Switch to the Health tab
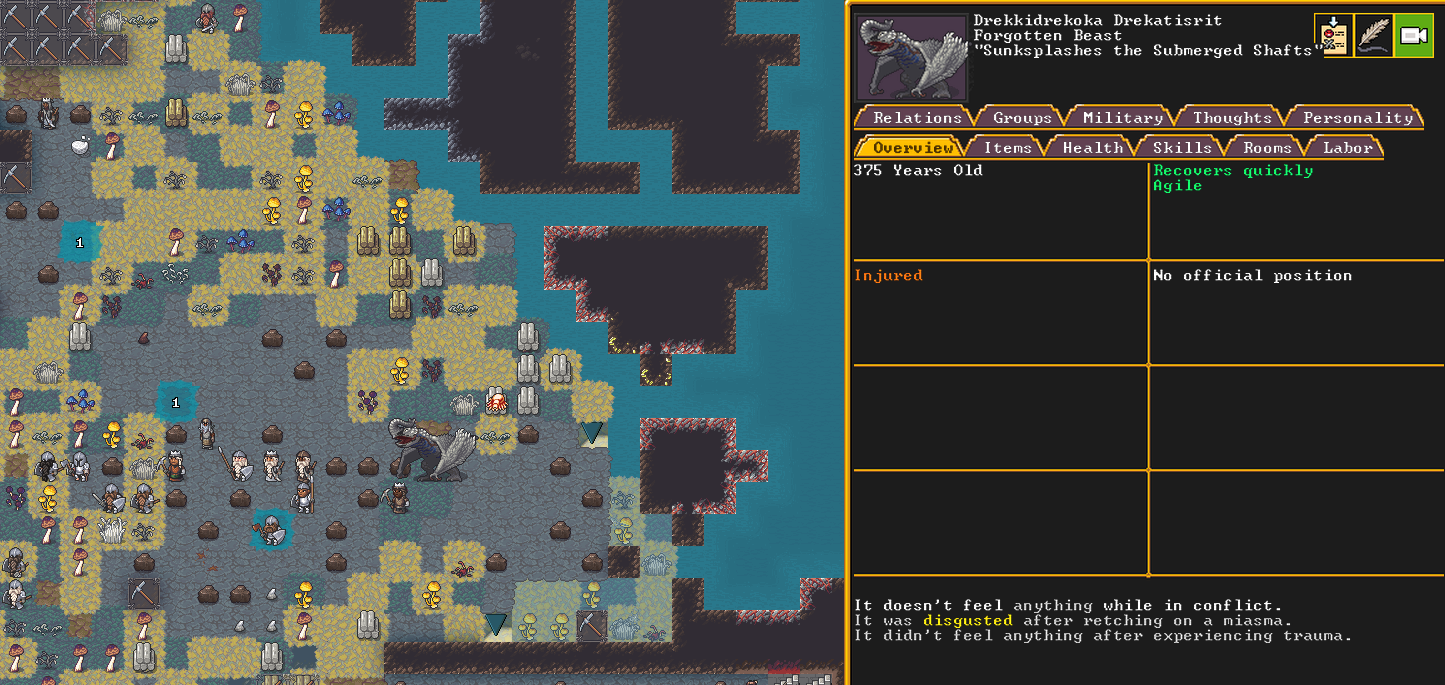This screenshot has width=1445, height=685. 1092,147
